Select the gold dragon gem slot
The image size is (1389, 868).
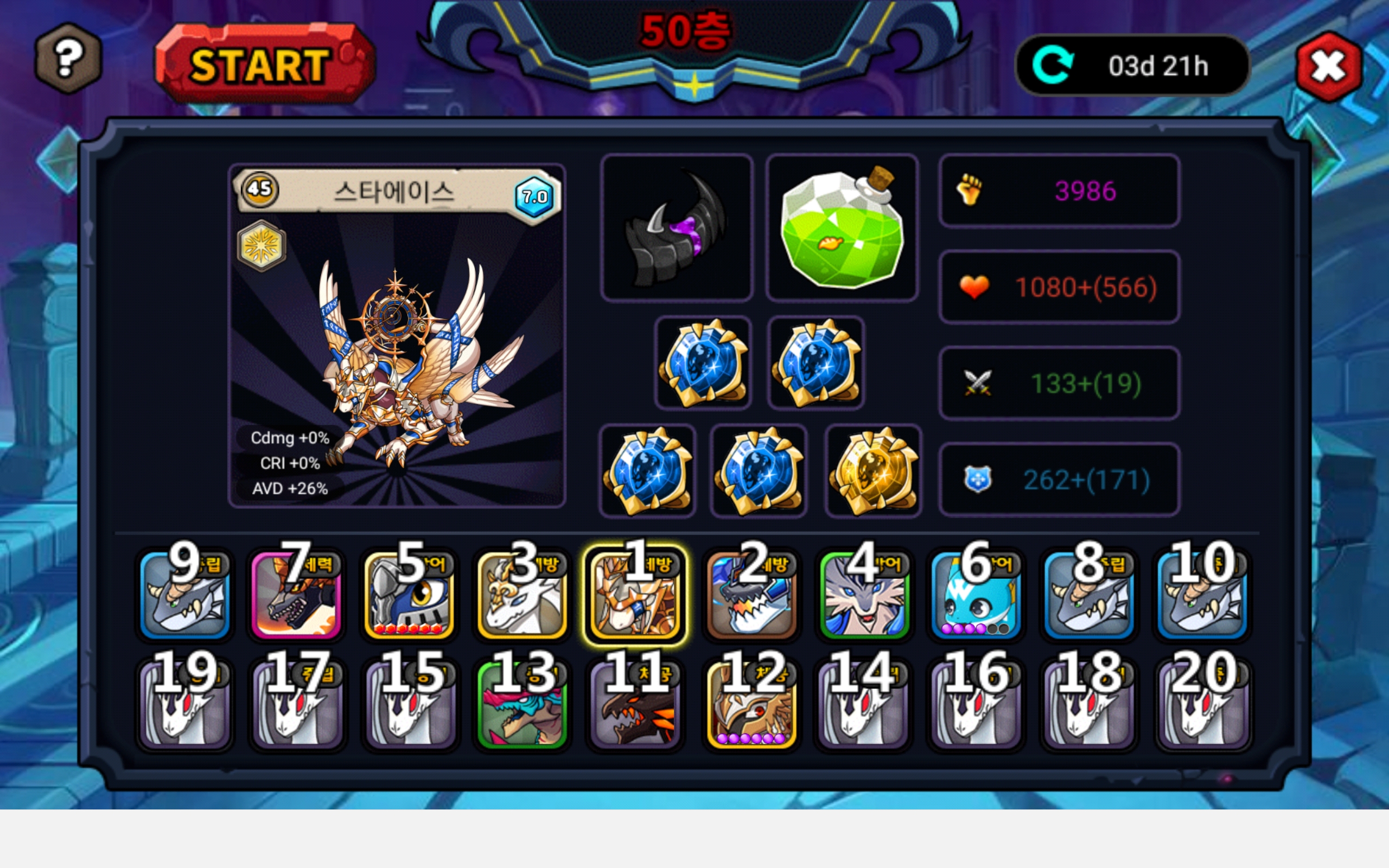coord(873,471)
